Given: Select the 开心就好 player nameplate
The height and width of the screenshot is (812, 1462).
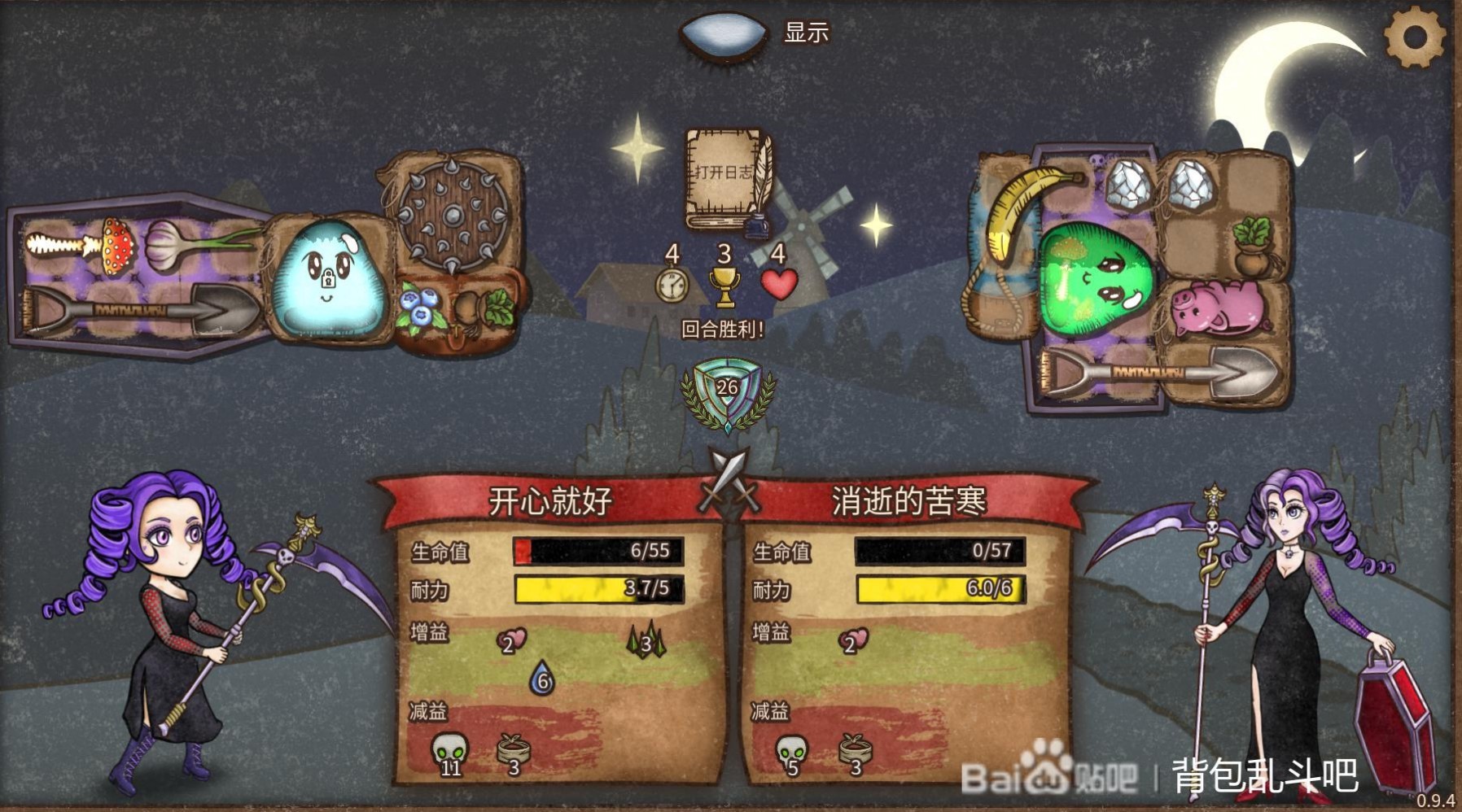Looking at the screenshot, I should [549, 500].
